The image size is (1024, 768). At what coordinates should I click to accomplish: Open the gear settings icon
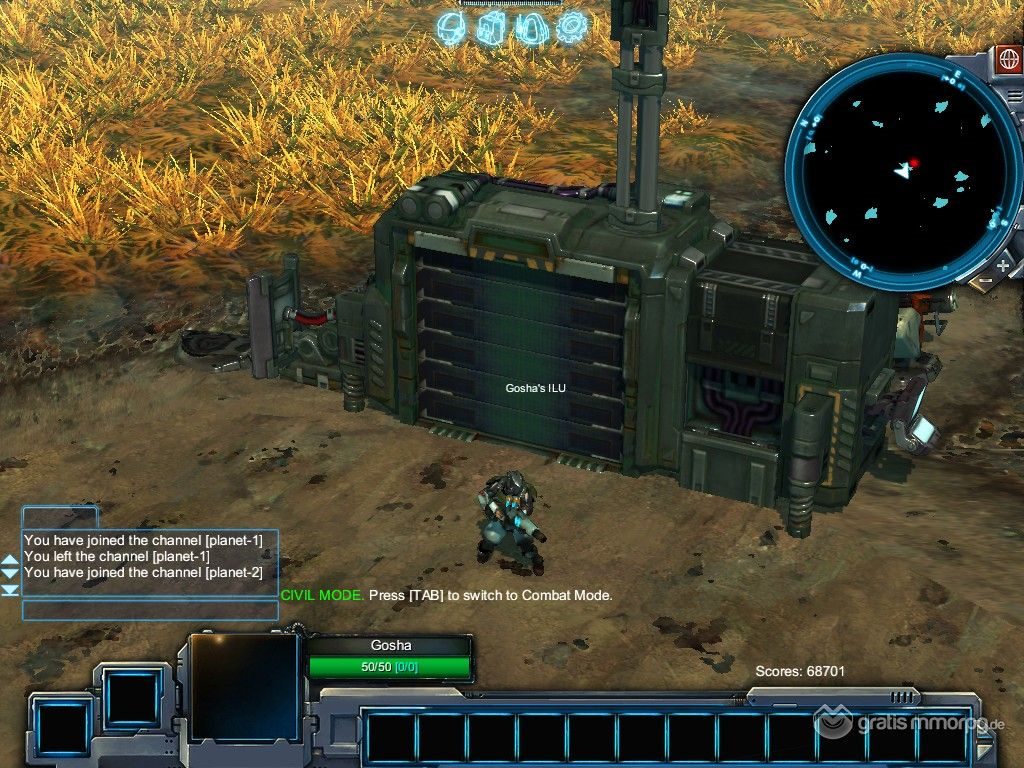pos(572,27)
